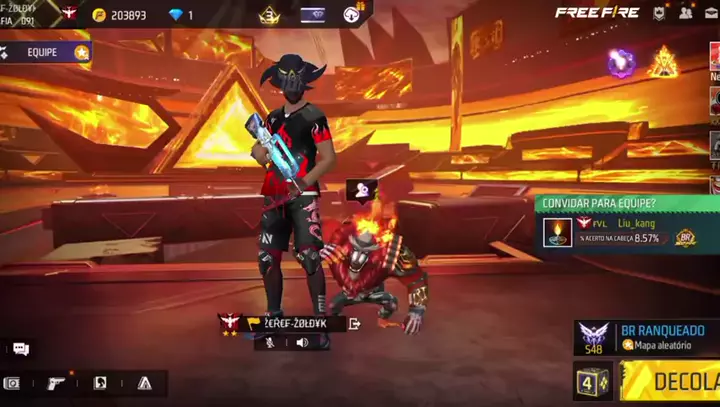Image resolution: width=720 pixels, height=407 pixels.
Task: Open the chat speech bubble
Action: pyautogui.click(x=20, y=349)
